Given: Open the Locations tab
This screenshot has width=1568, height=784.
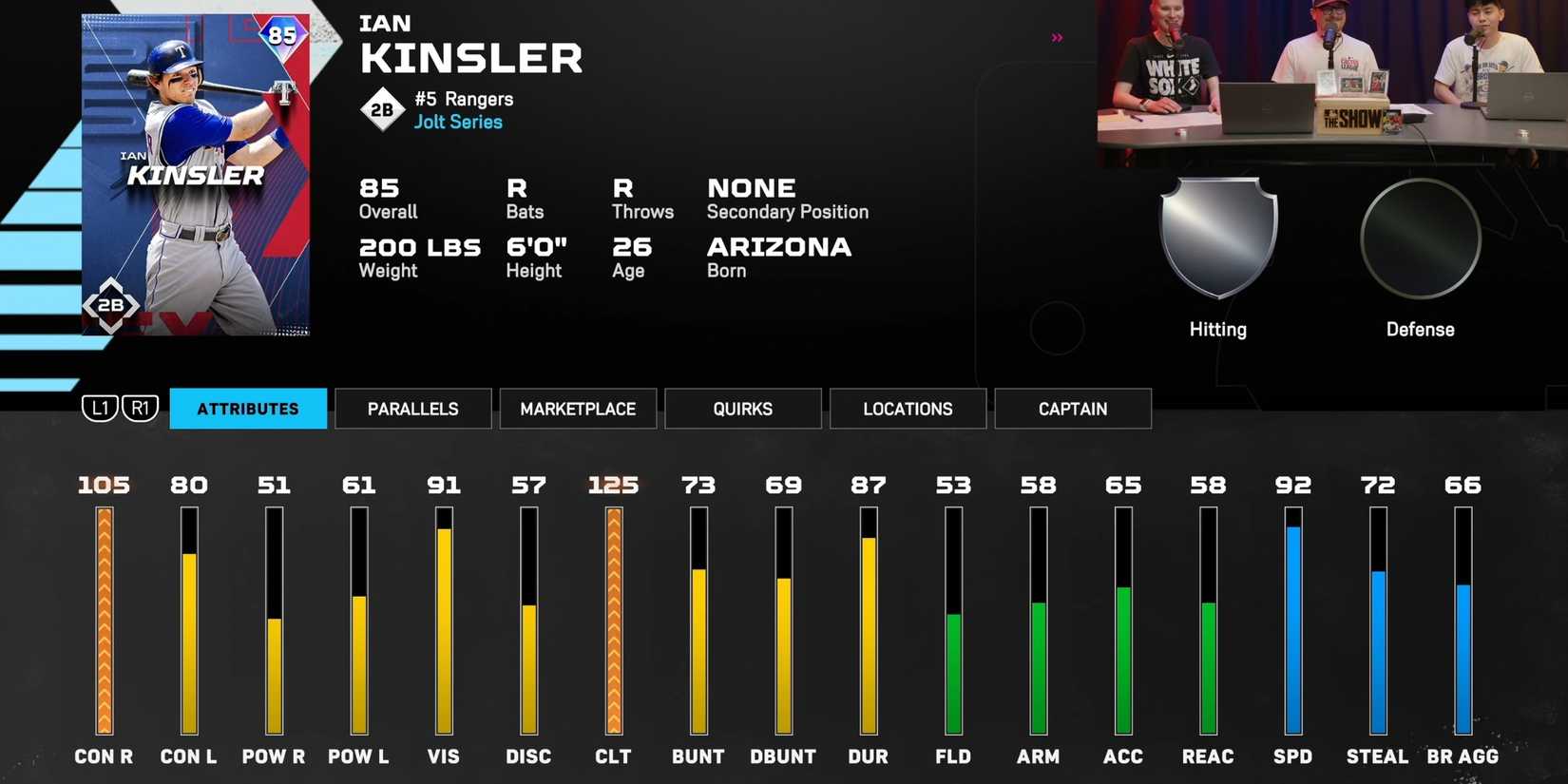Looking at the screenshot, I should point(907,409).
